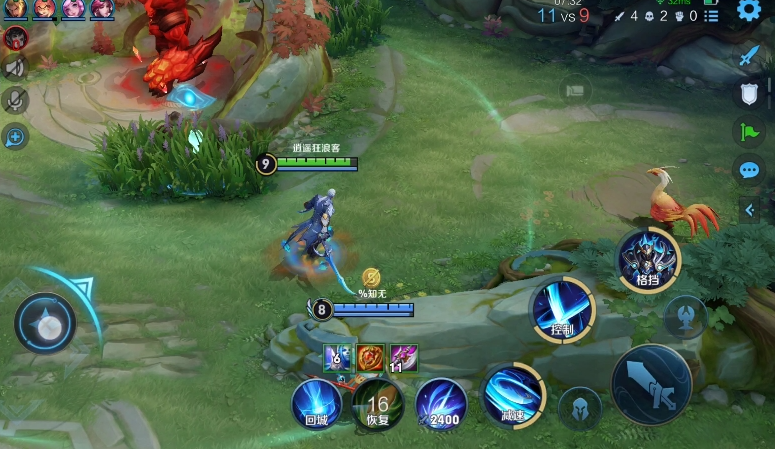Tap the helmet minion-target button
The width and height of the screenshot is (775, 449).
580,407
